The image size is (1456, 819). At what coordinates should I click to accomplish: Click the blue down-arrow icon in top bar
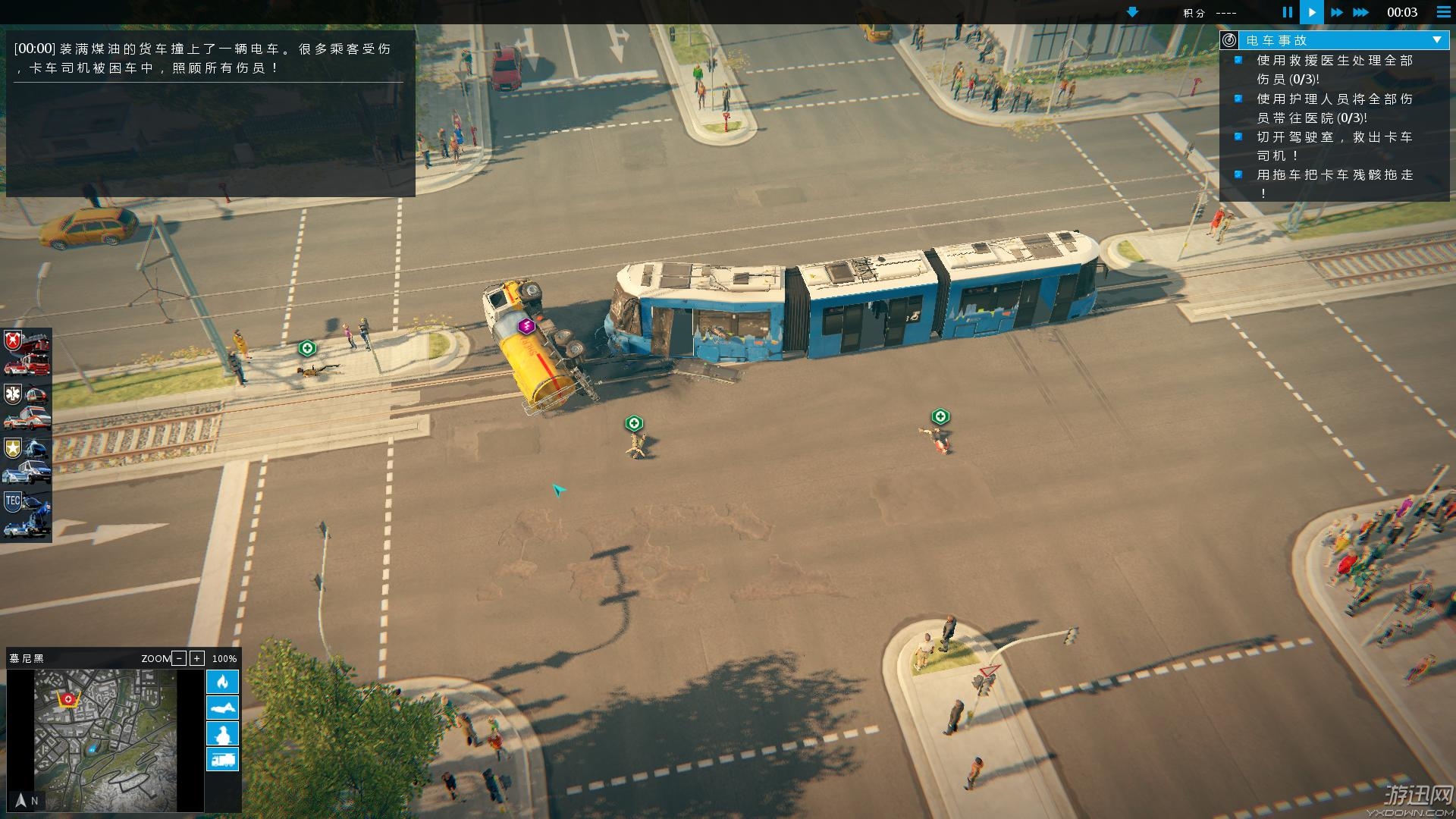pyautogui.click(x=1132, y=12)
